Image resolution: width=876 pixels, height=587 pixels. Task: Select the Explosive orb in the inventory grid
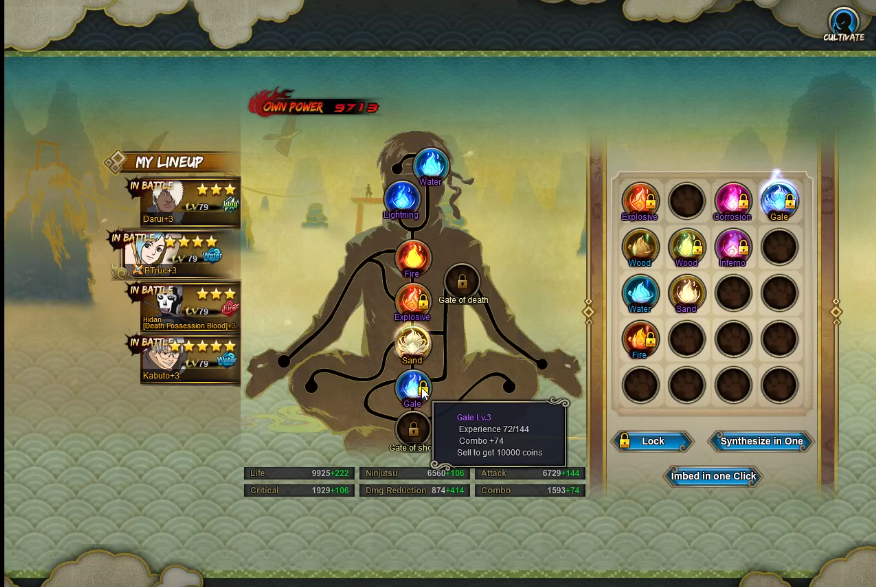tap(640, 200)
